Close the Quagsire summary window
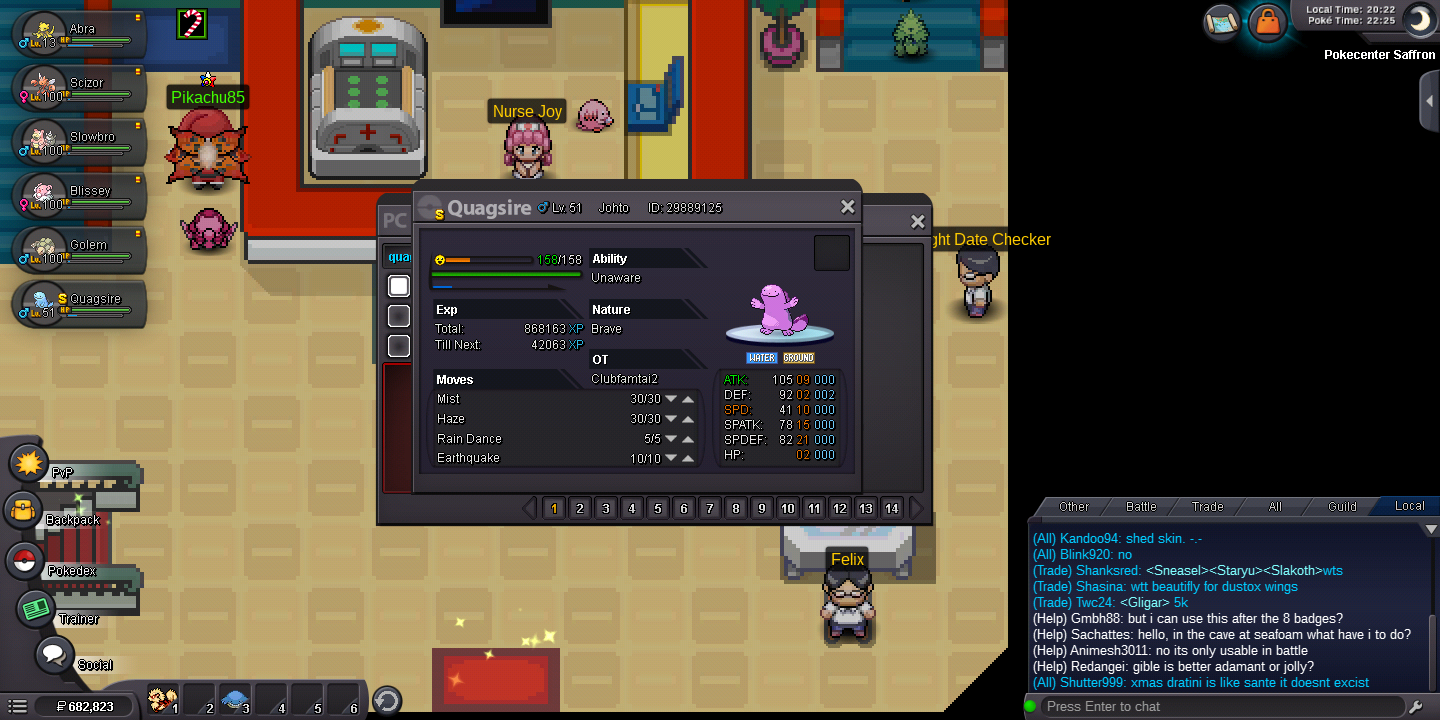This screenshot has width=1440, height=720. pyautogui.click(x=847, y=207)
